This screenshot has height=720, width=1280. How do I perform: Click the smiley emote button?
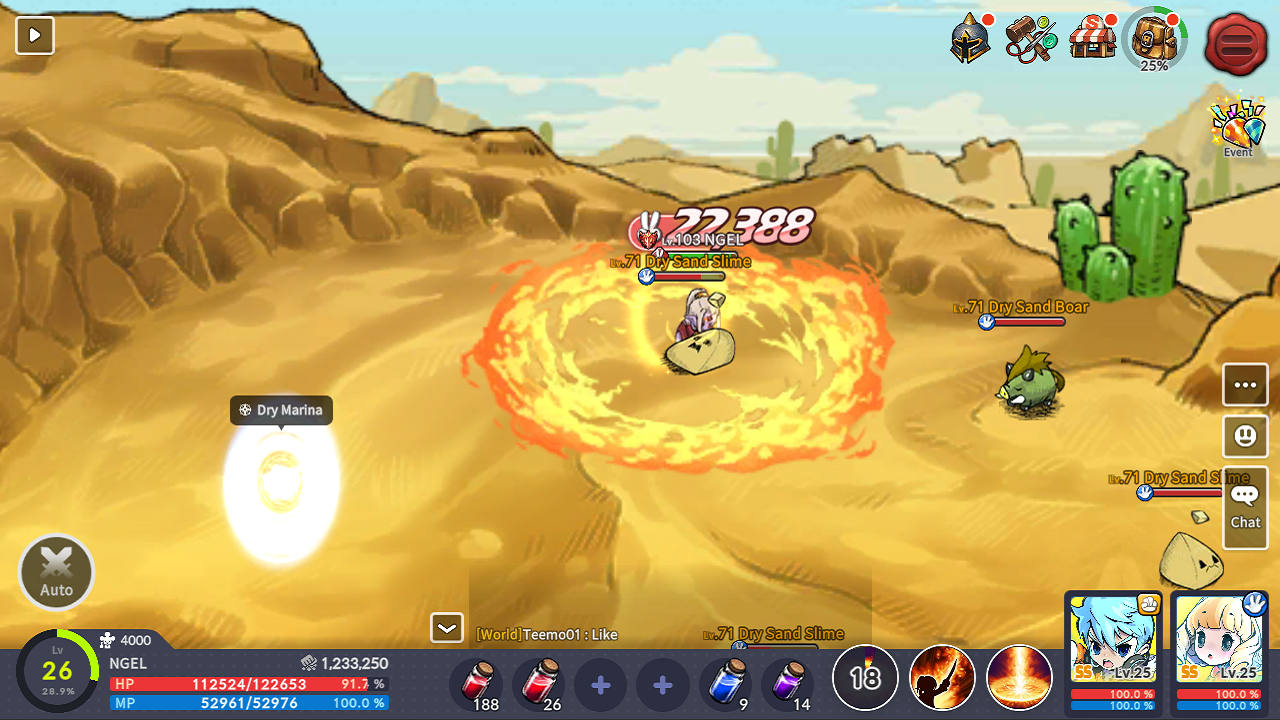click(x=1244, y=436)
